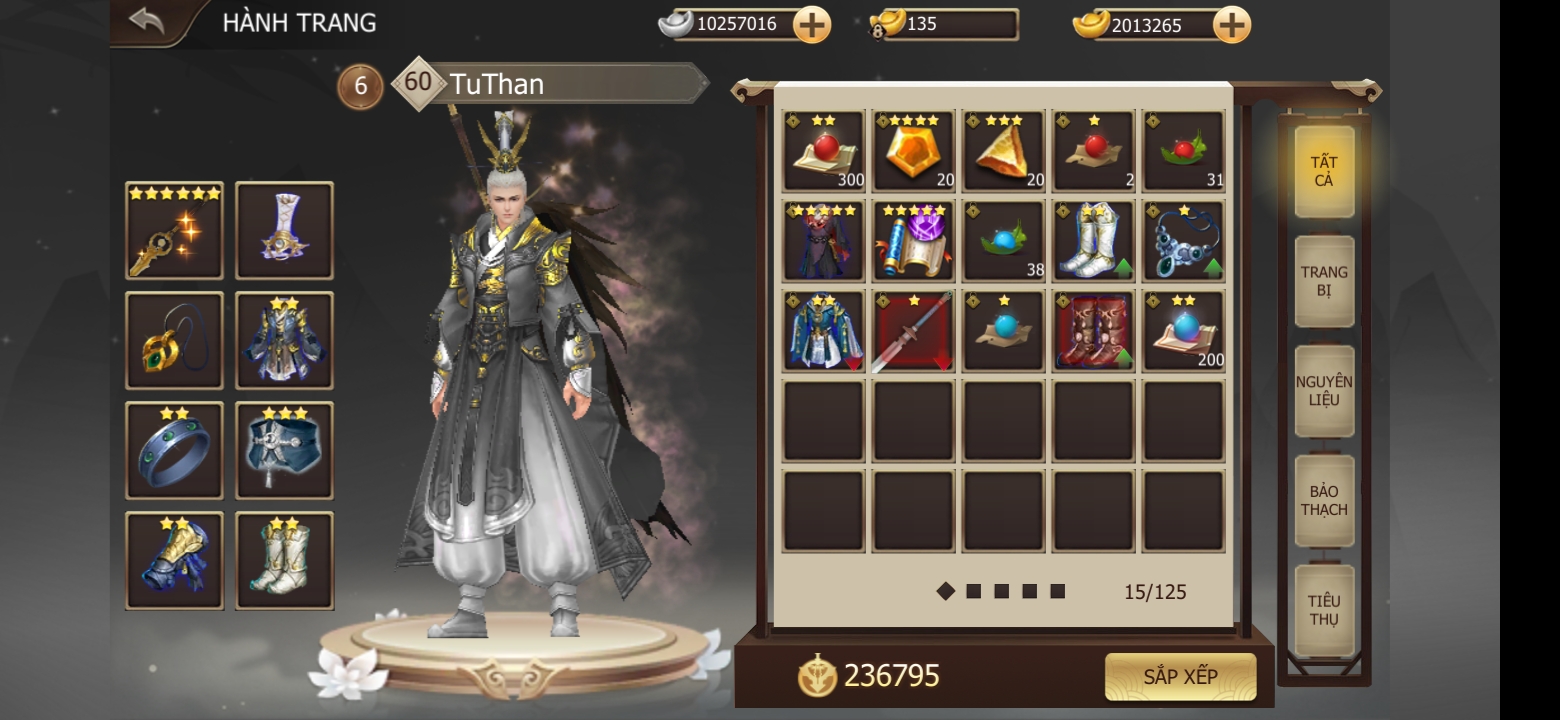Choose the red boots in inventory

click(x=1094, y=331)
